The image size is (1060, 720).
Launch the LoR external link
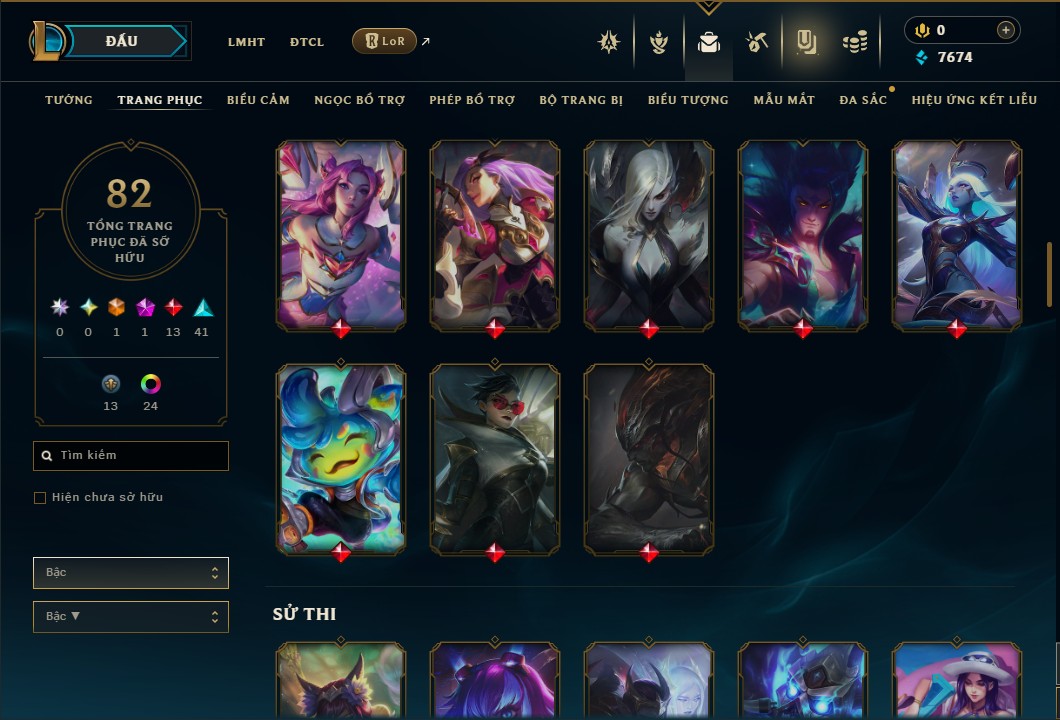385,41
